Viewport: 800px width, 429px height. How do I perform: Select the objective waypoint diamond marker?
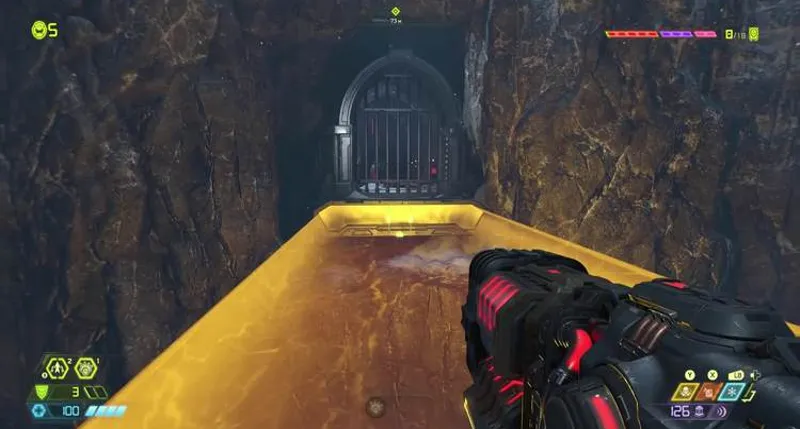395,12
